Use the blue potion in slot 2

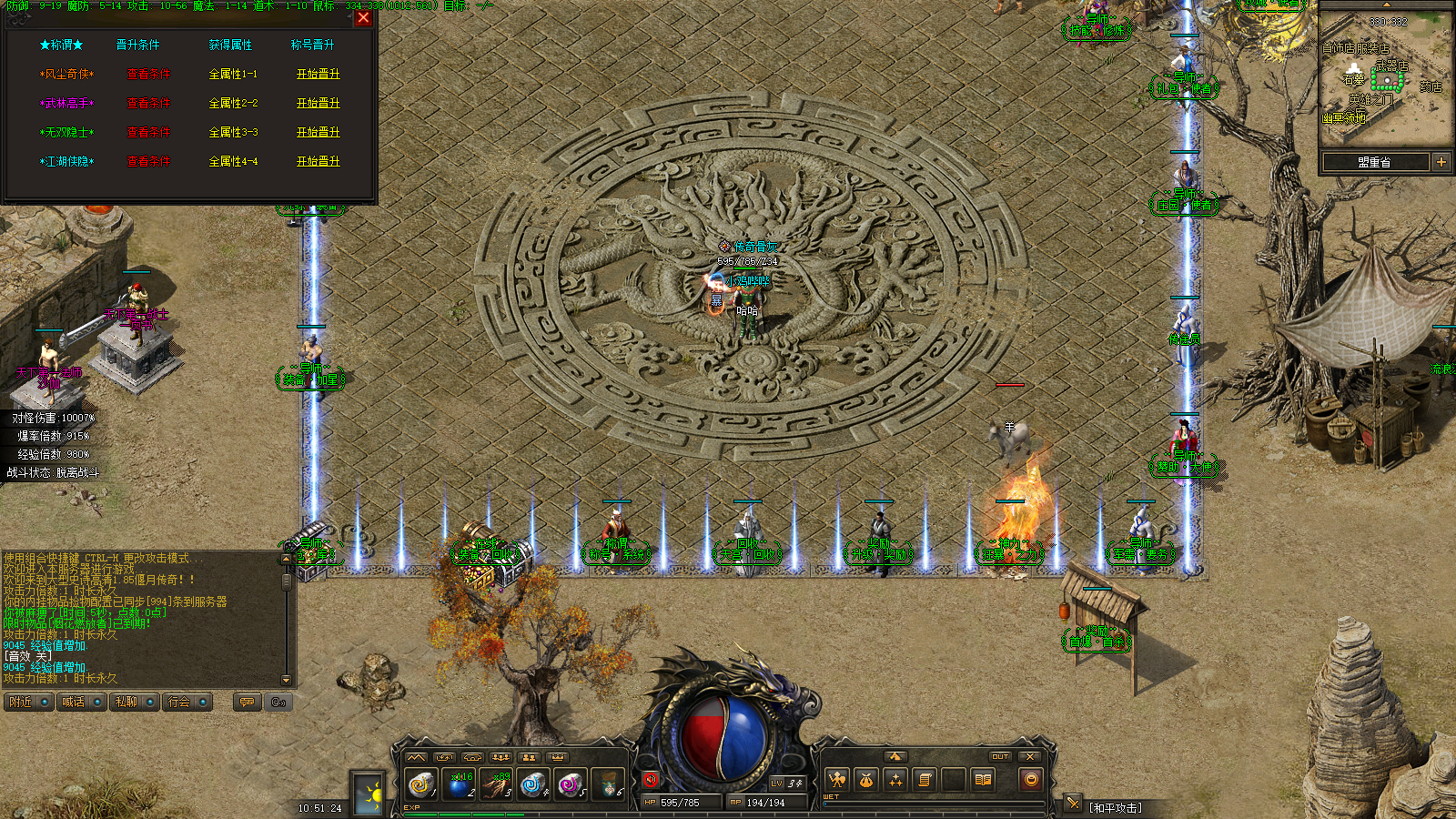tap(459, 783)
